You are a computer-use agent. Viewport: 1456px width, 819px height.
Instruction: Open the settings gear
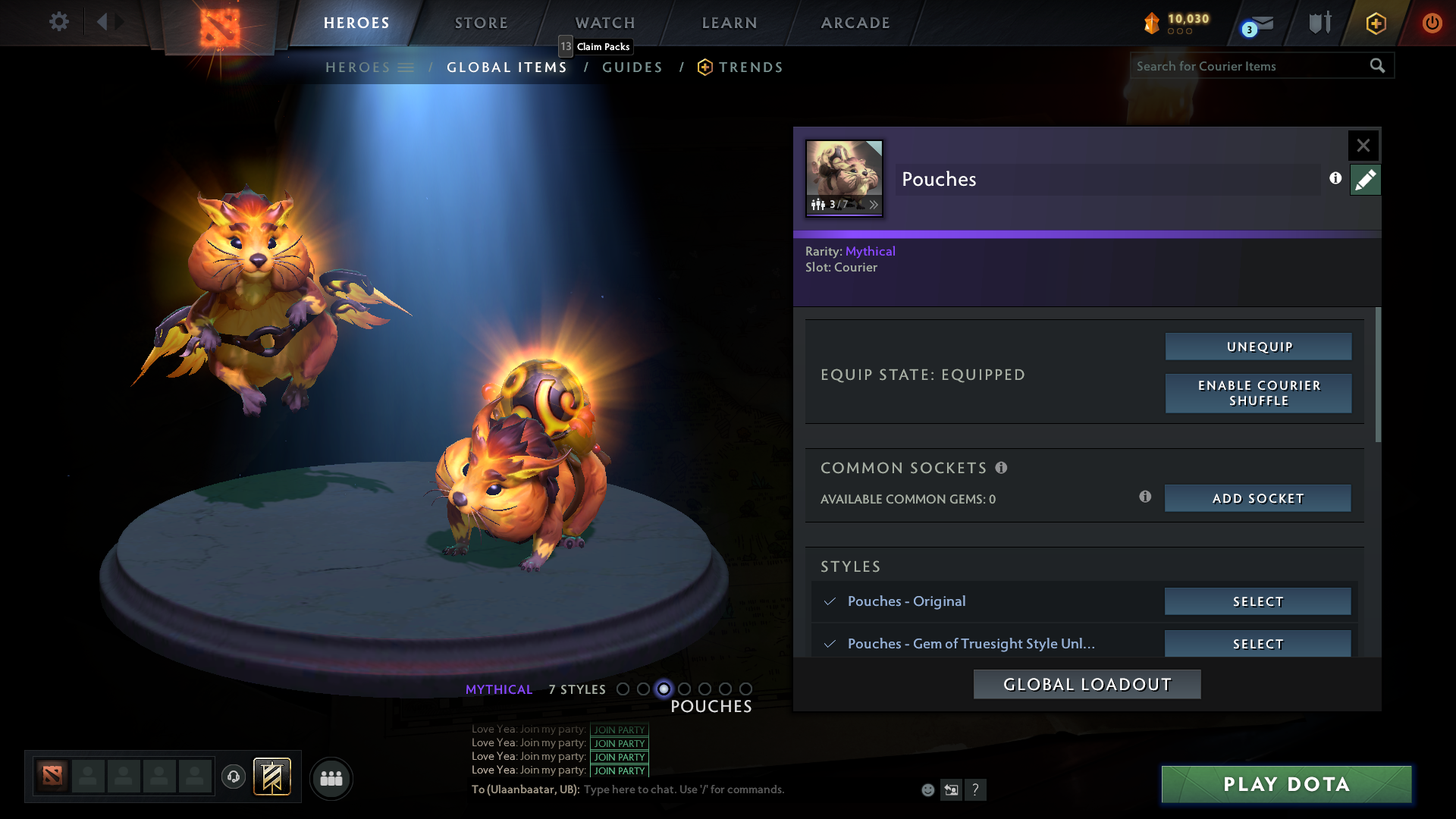pyautogui.click(x=58, y=22)
